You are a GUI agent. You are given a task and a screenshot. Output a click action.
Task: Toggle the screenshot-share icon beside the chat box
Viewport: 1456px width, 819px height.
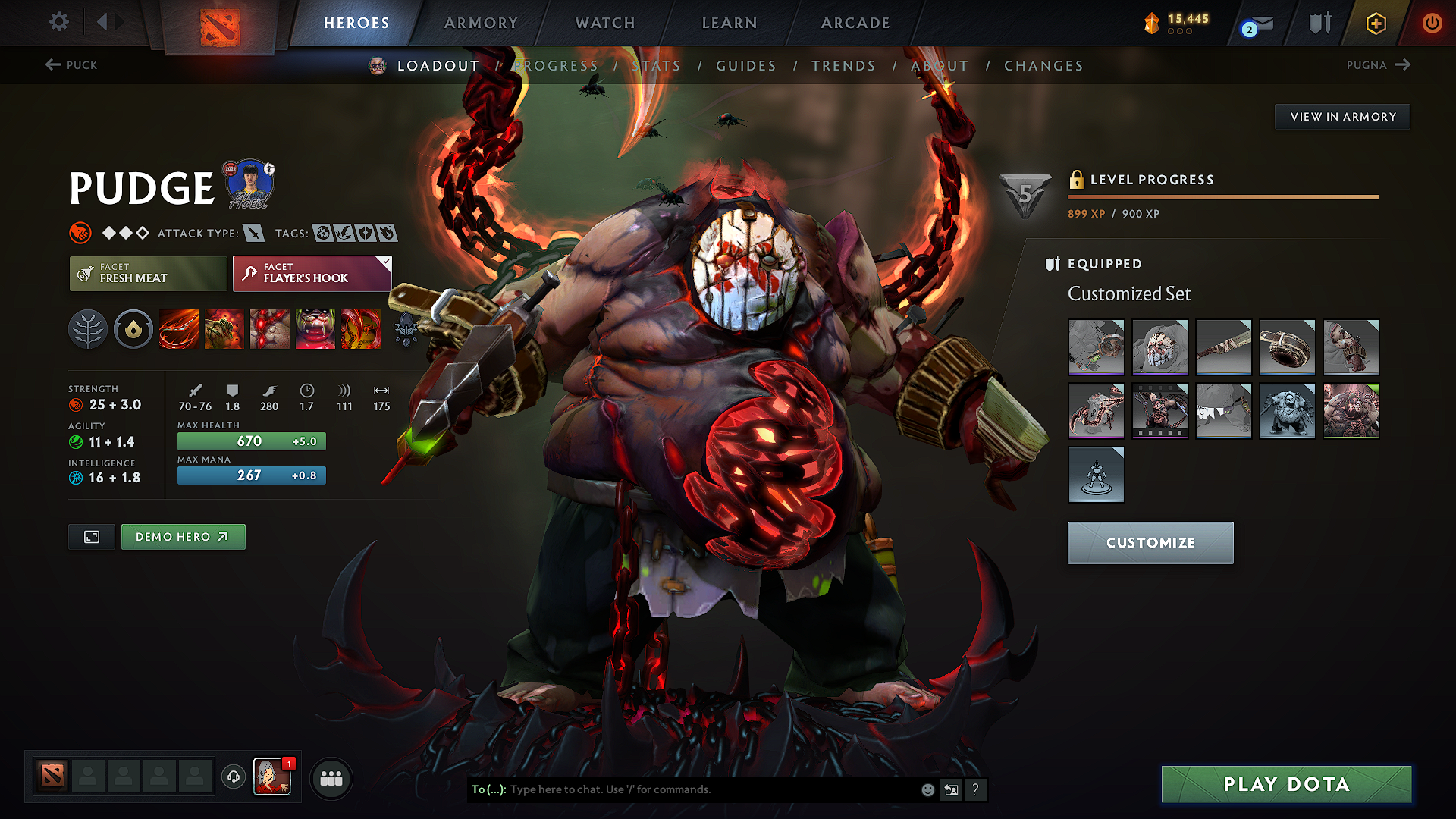(x=952, y=789)
